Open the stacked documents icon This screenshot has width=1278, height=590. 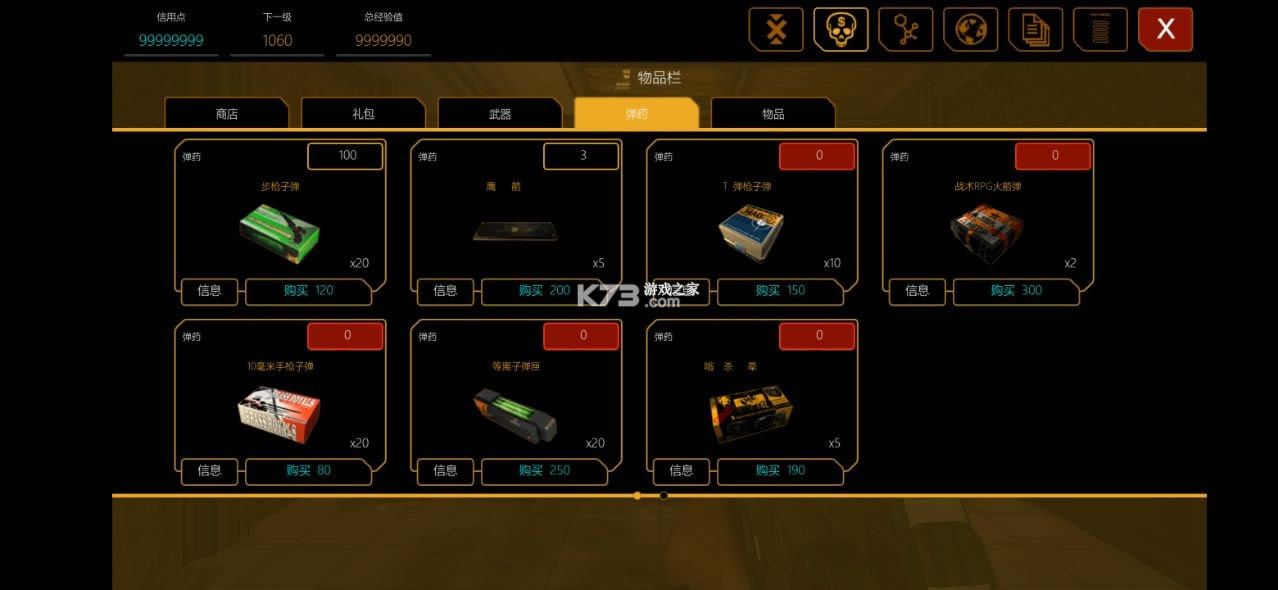point(1035,30)
